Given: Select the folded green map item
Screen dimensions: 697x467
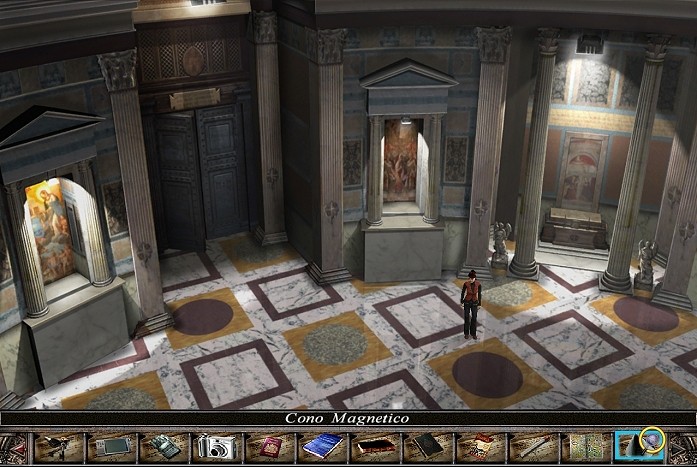Looking at the screenshot, I should [x=586, y=446].
